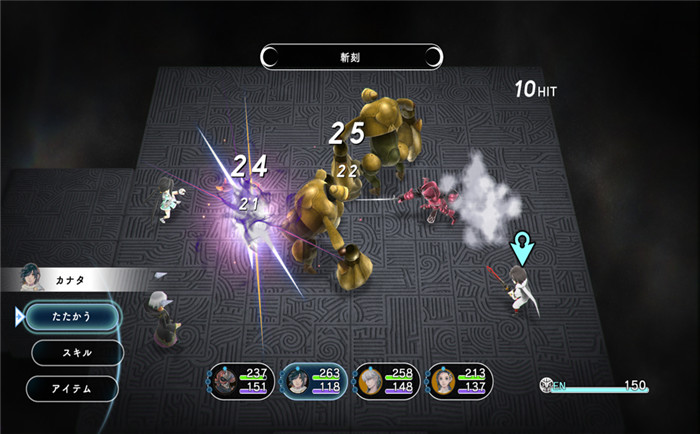Choose the たたかう attack command

(x=72, y=316)
